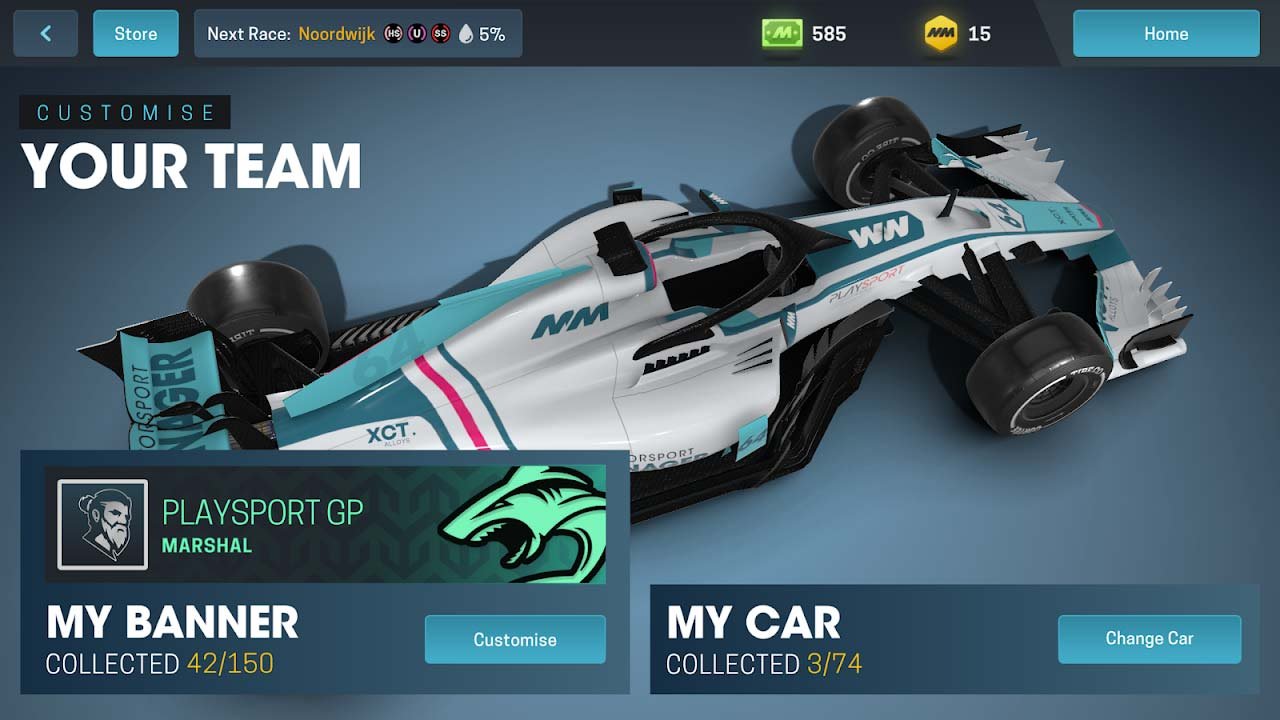1280x720 pixels.
Task: Select the bearded man team avatar
Action: [103, 525]
